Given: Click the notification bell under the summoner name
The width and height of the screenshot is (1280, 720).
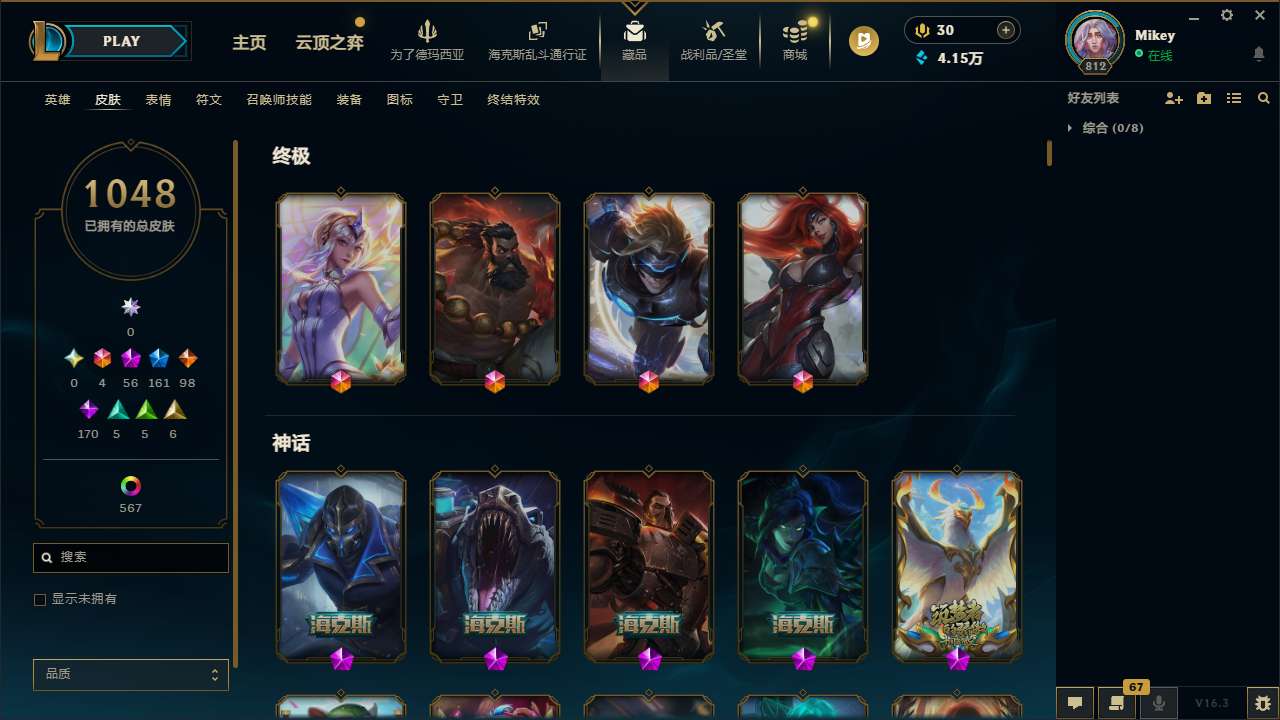Looking at the screenshot, I should [x=1258, y=52].
